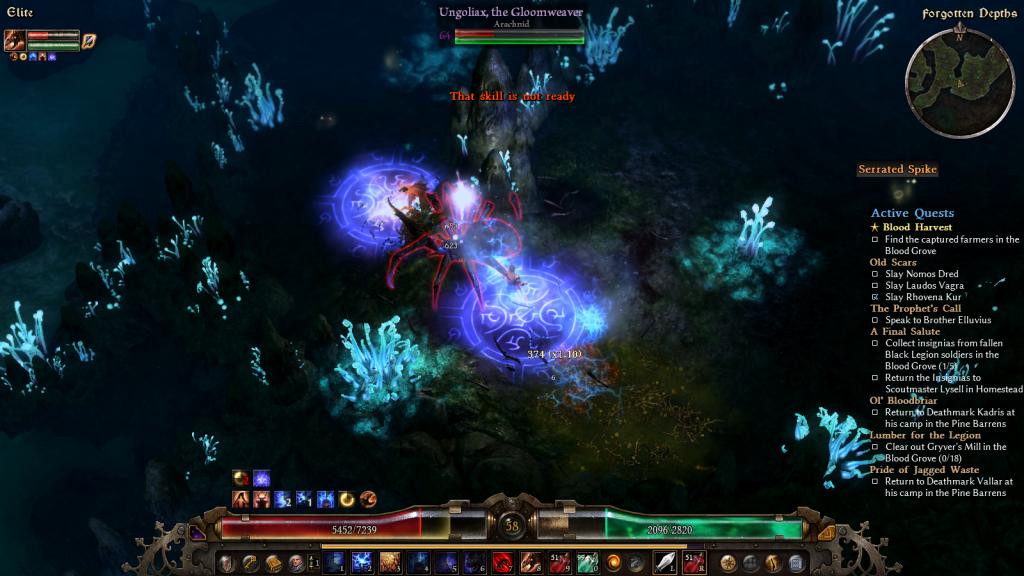Image resolution: width=1024 pixels, height=576 pixels.
Task: Select the Lumber for the Legion quest
Action: click(x=925, y=435)
